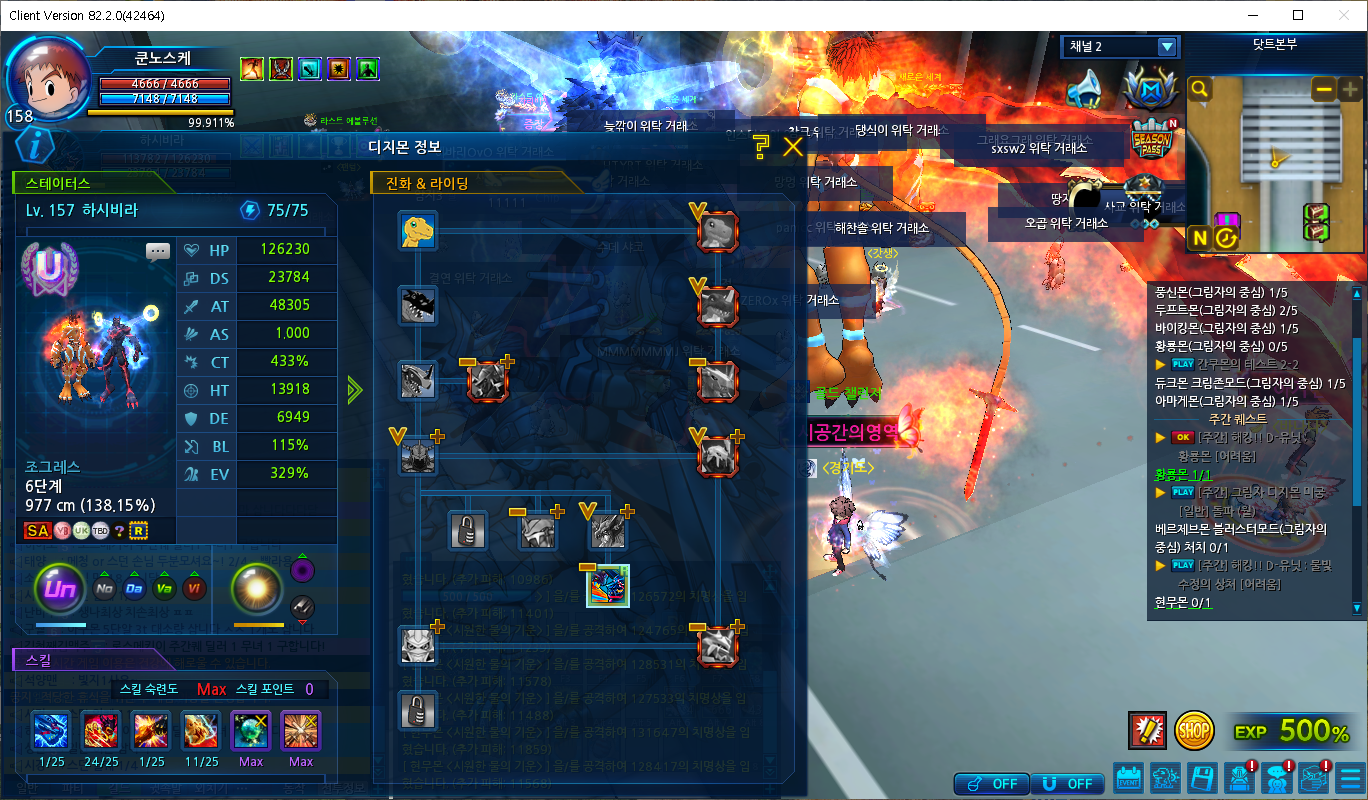
Task: Close the Digimon info window
Action: [793, 148]
